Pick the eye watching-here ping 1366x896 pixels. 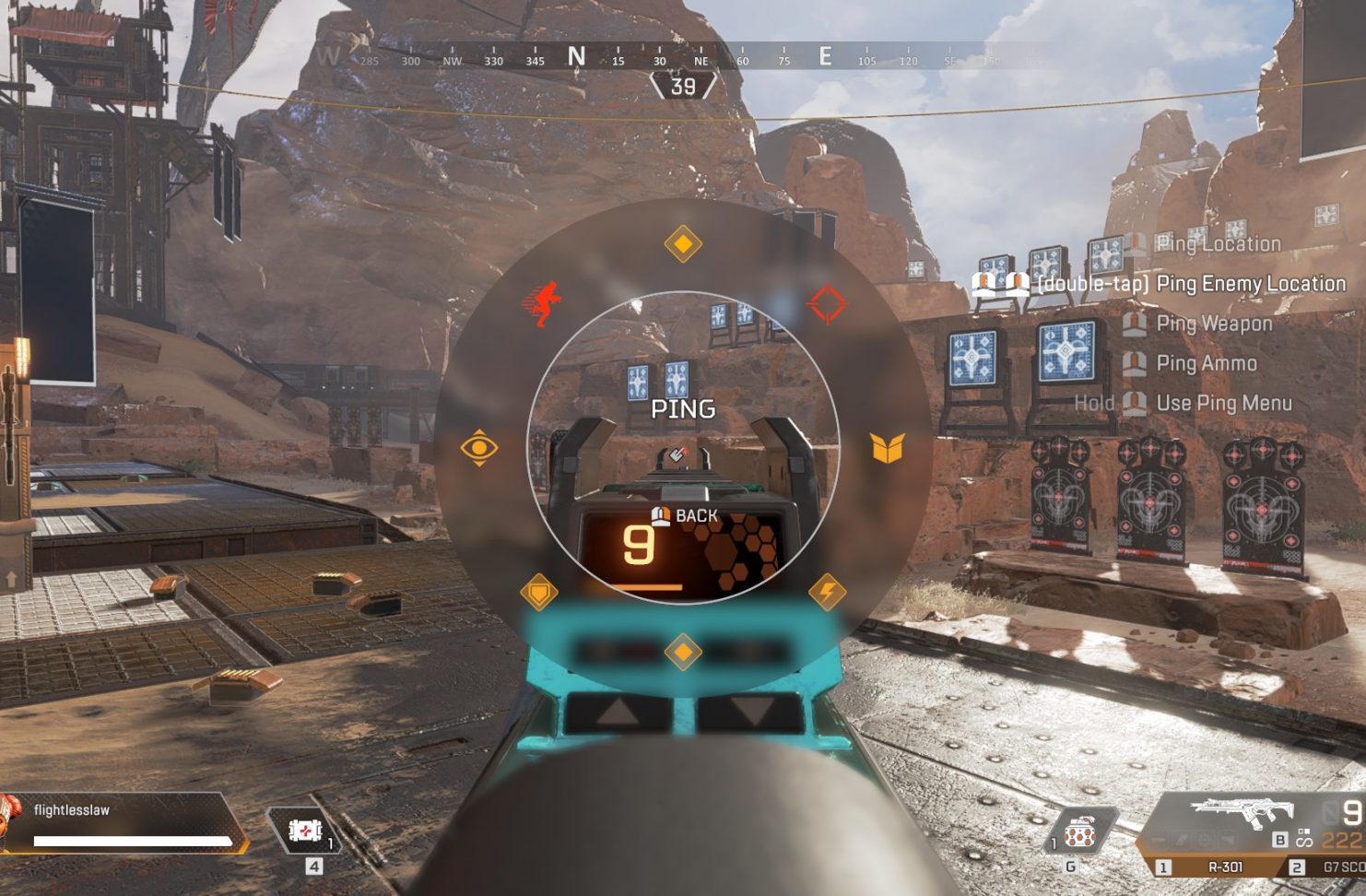pyautogui.click(x=479, y=448)
